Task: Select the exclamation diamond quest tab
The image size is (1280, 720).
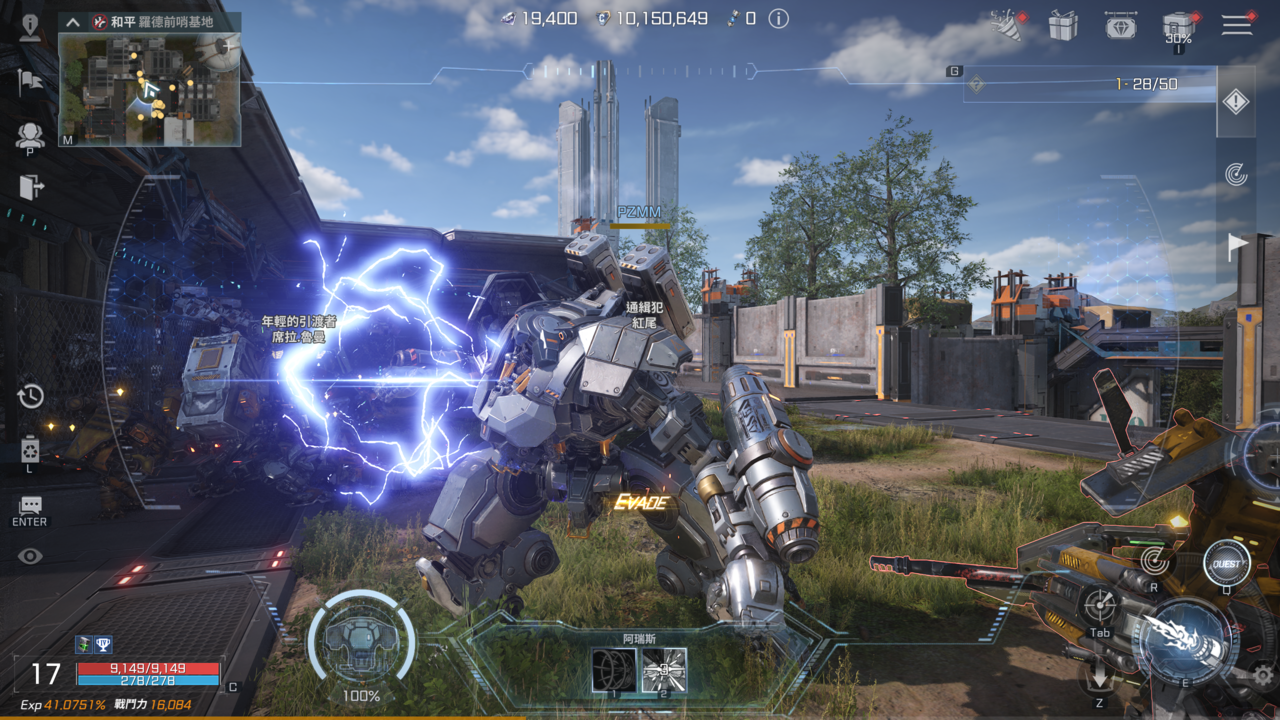Action: point(1236,101)
